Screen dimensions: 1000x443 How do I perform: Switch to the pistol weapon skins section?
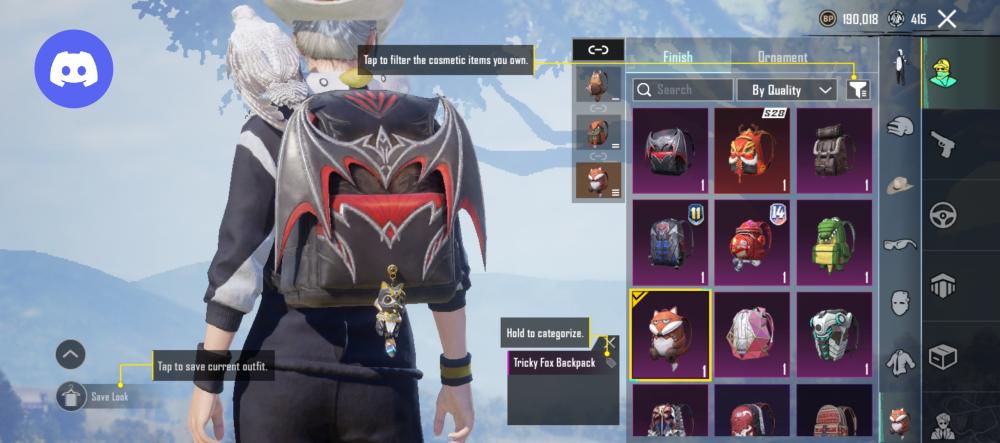(x=943, y=145)
